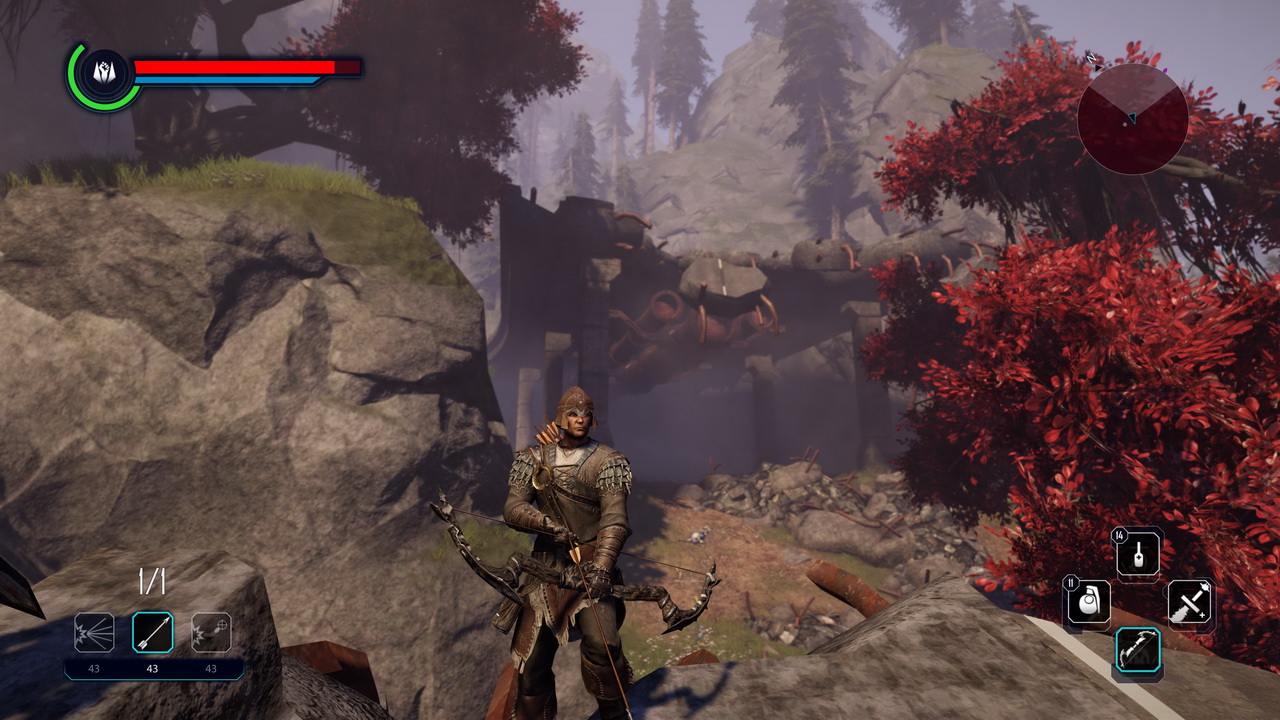The image size is (1280, 720).
Task: Choose the standard arrow ammo slot
Action: (x=153, y=633)
